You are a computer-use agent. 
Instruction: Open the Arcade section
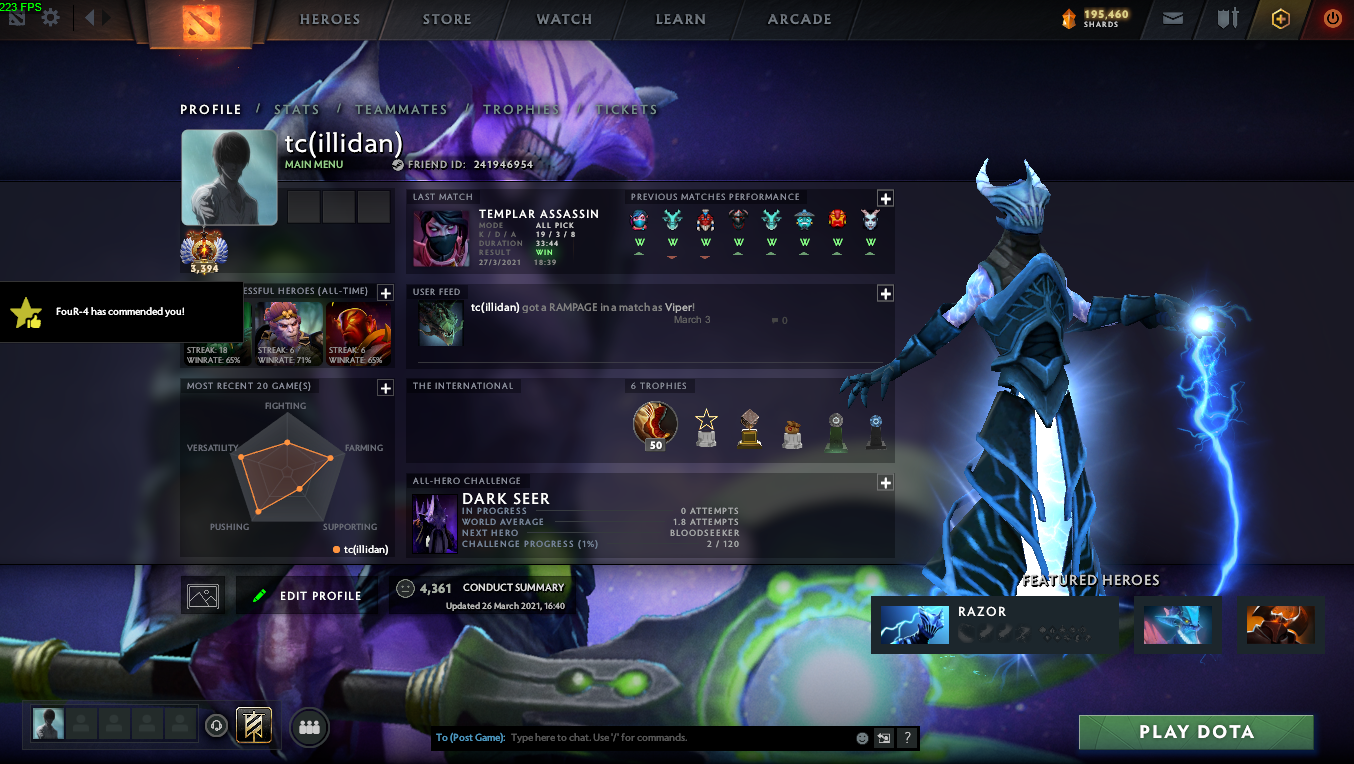click(799, 19)
